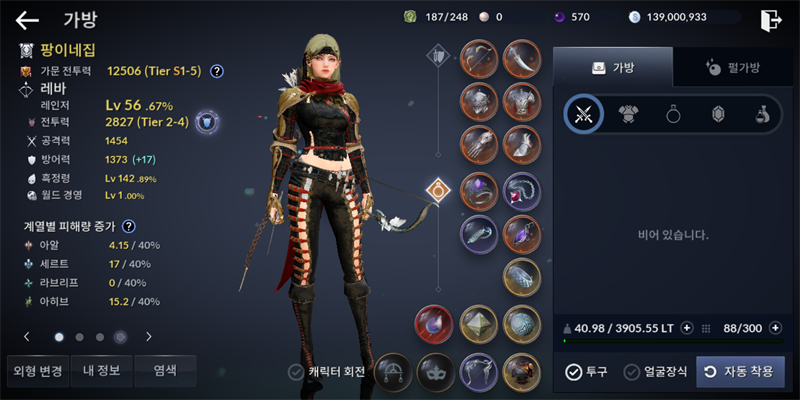This screenshot has height=400, width=800.
Task: Go to next stats page with right arrow
Action: click(x=149, y=337)
